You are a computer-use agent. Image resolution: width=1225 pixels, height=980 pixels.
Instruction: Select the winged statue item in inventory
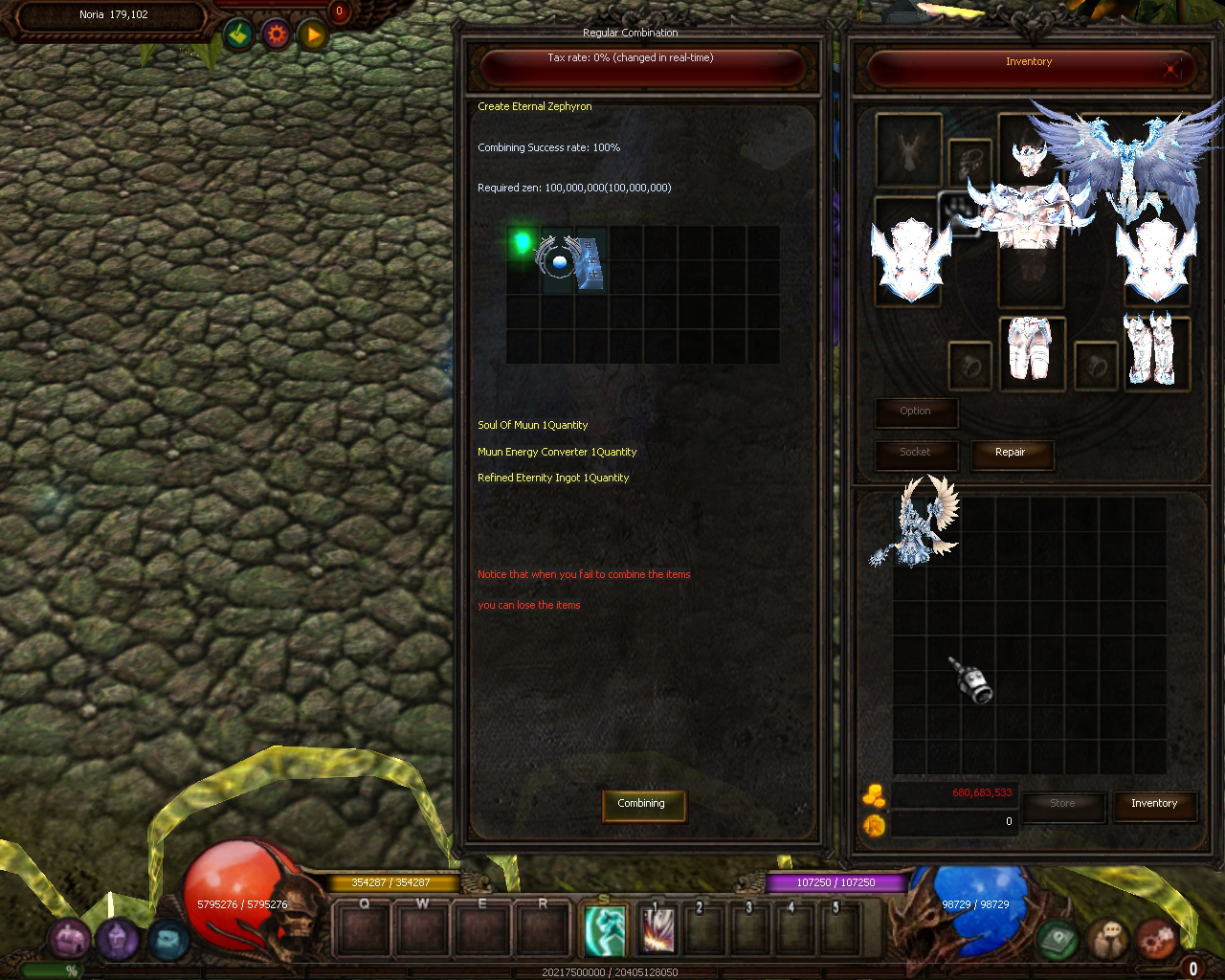pos(922,523)
